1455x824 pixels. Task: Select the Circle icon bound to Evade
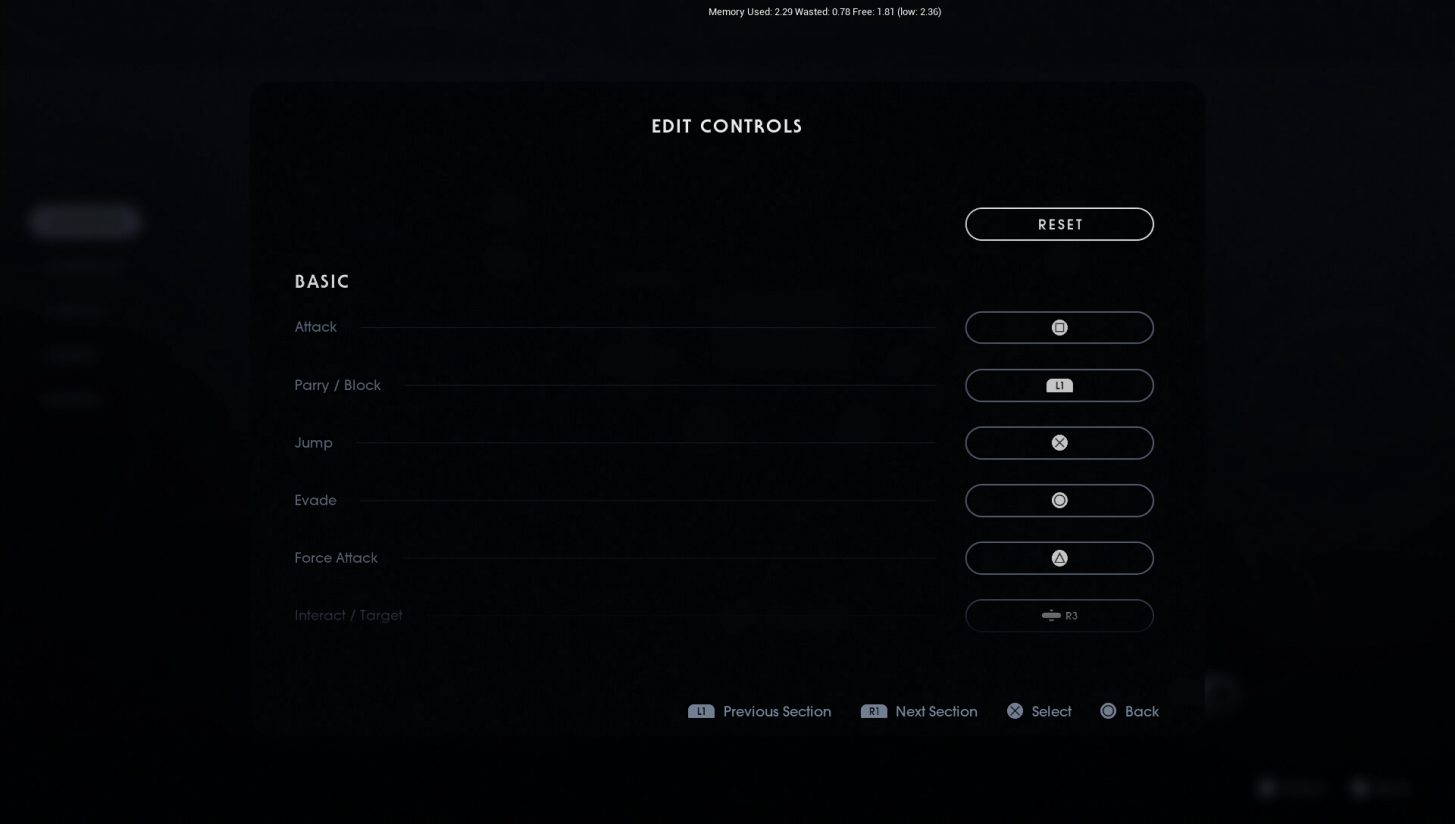[x=1058, y=500]
